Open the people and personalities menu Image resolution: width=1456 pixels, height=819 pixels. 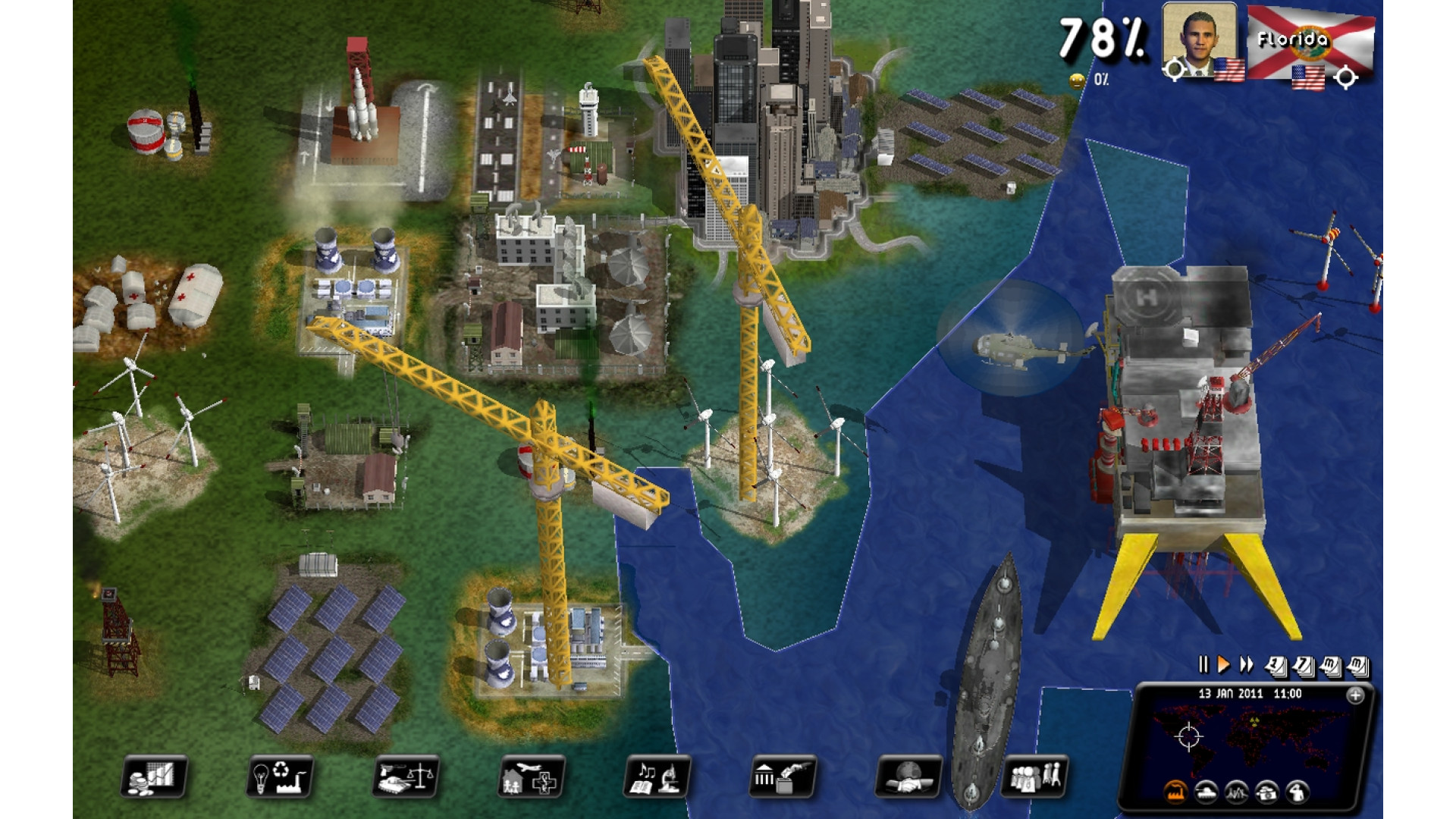coord(1034,777)
